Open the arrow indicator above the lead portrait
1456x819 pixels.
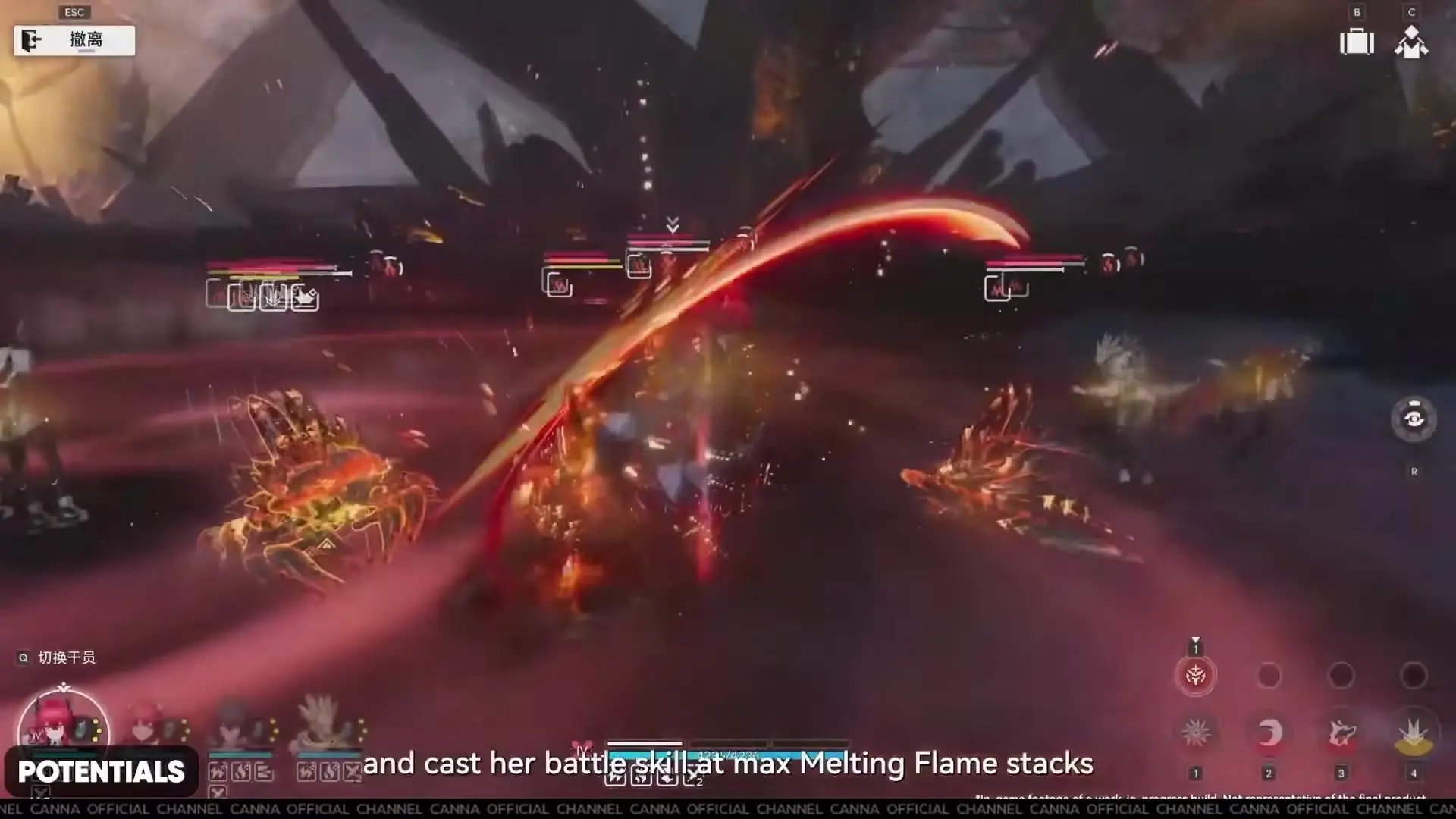click(x=62, y=686)
